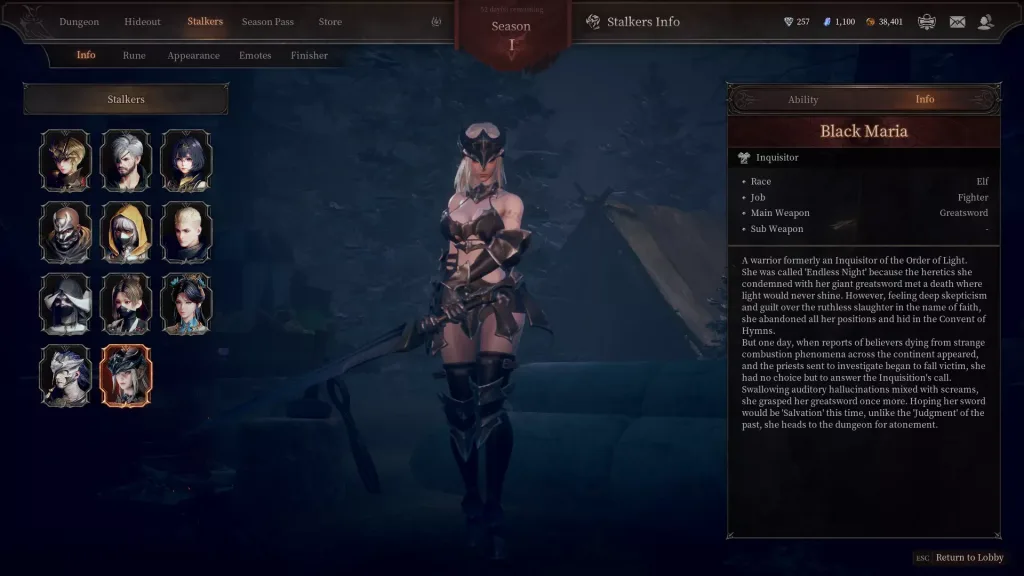Select the highlighted Black Maria portrait
The height and width of the screenshot is (576, 1024).
tap(126, 376)
